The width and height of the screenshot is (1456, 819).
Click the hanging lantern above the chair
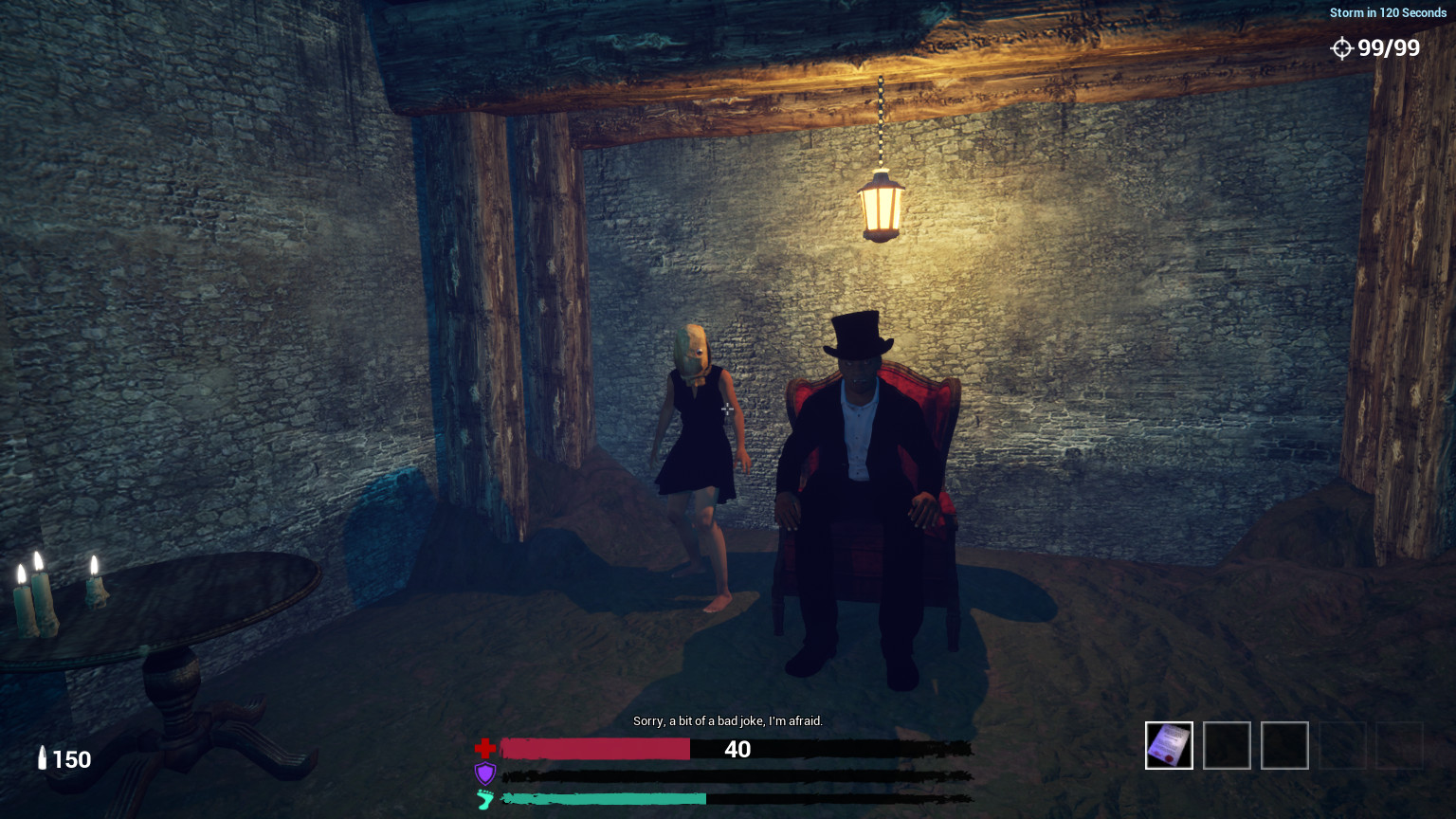pyautogui.click(x=881, y=204)
